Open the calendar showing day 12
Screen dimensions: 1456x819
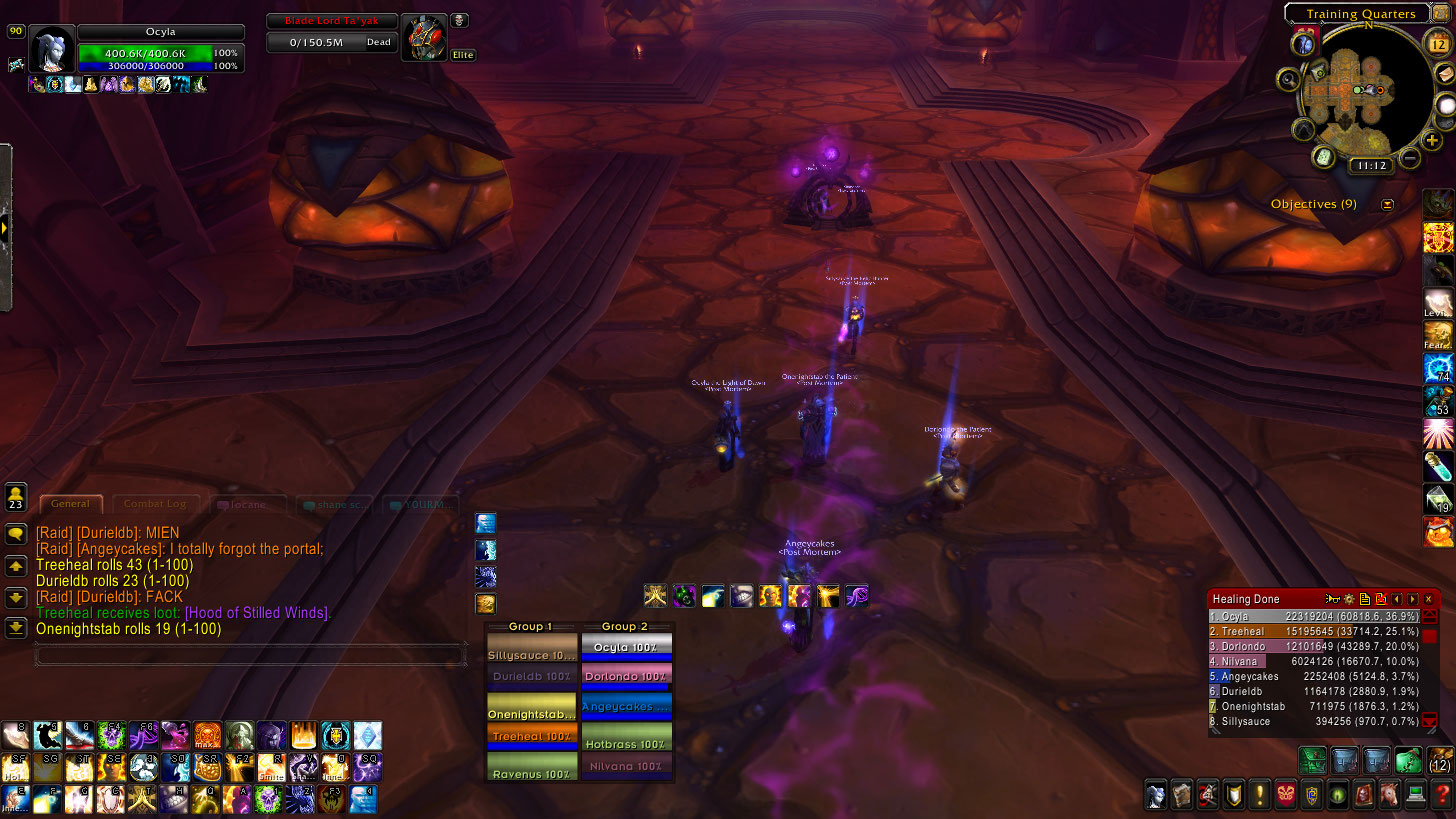[1437, 46]
